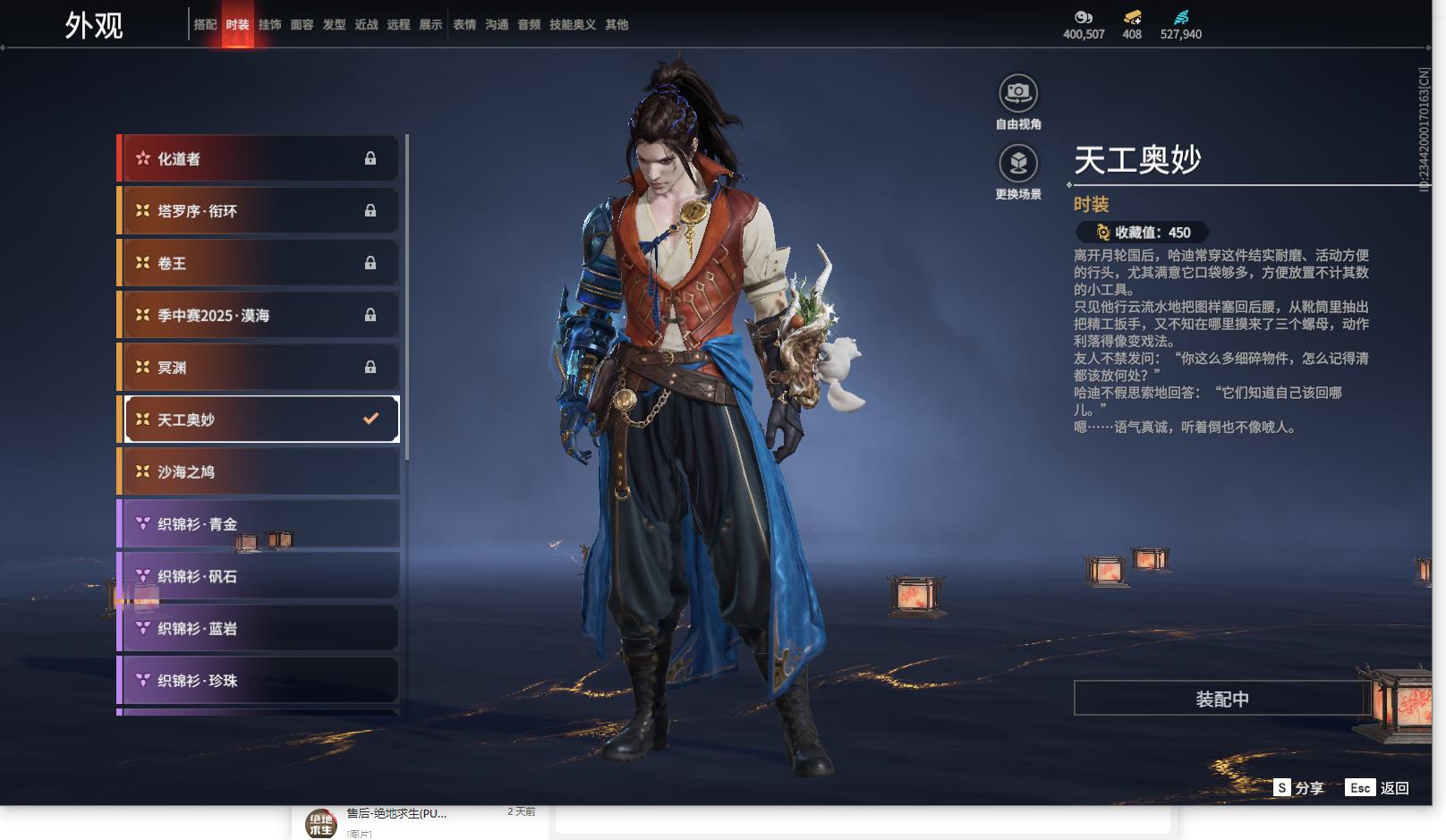The width and height of the screenshot is (1446, 840).
Task: Select the 季中赛2025·漠海 outfit
Action: coord(259,315)
